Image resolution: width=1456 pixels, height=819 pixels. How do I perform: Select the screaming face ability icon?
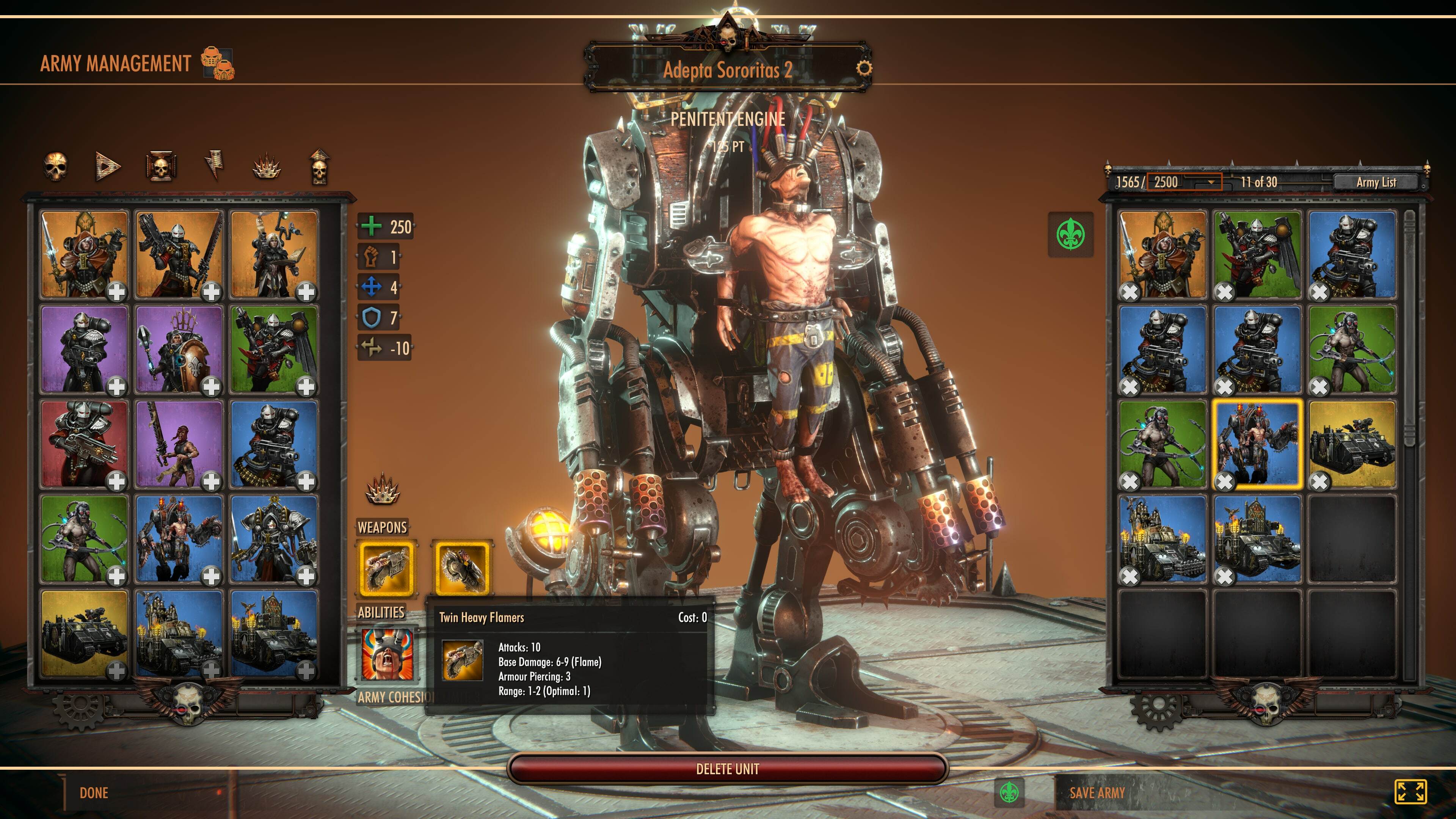pos(387,654)
